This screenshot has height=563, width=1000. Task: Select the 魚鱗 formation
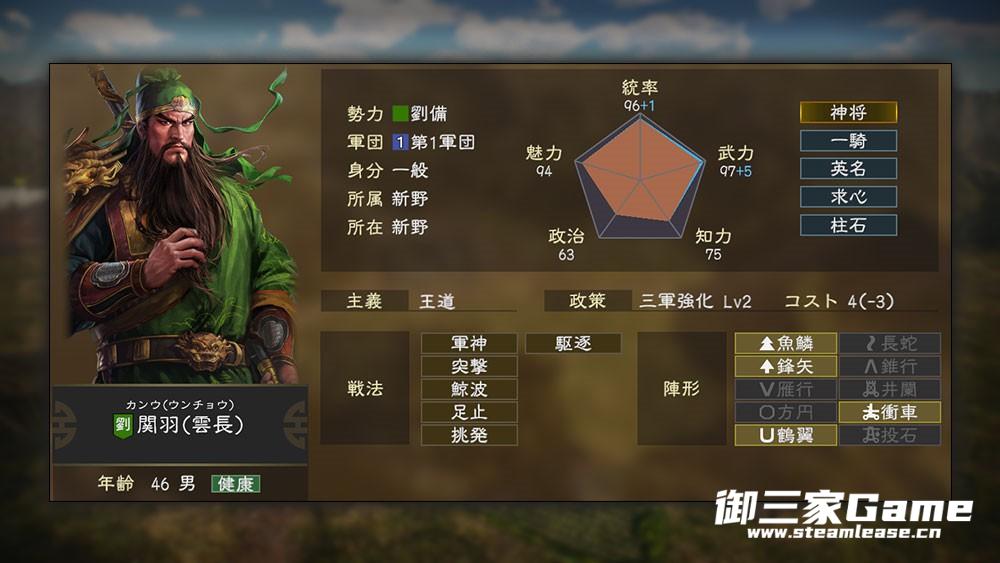click(785, 344)
